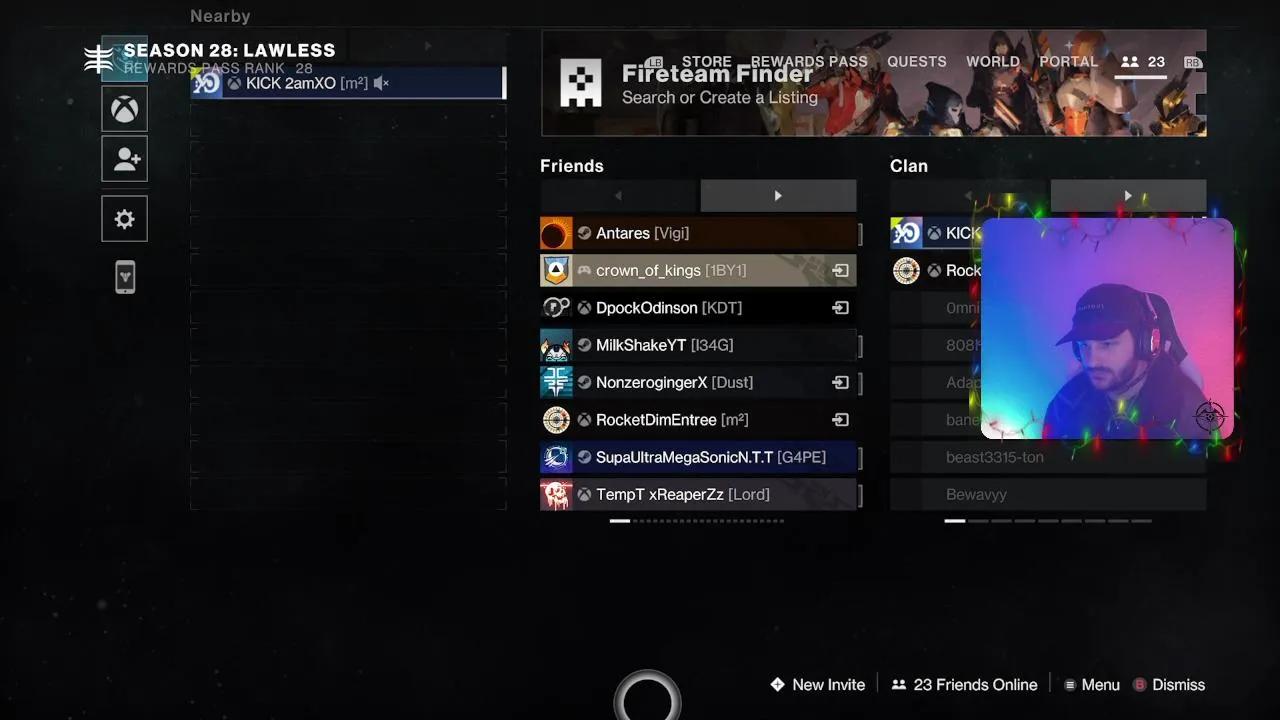Click Dismiss at the bottom bar
The height and width of the screenshot is (720, 1280).
(1179, 684)
